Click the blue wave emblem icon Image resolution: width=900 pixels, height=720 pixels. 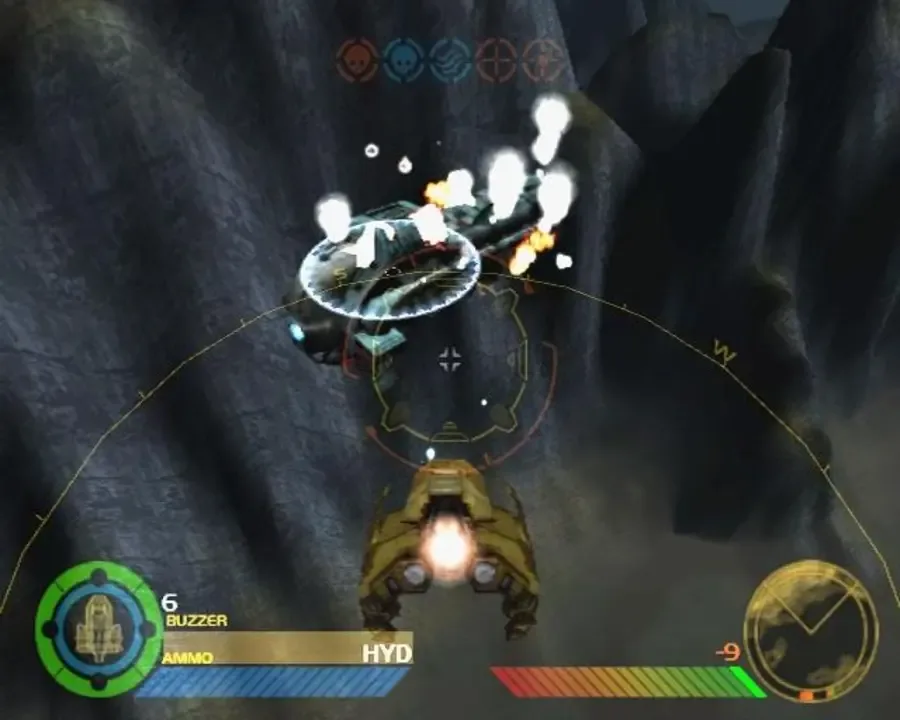point(450,59)
